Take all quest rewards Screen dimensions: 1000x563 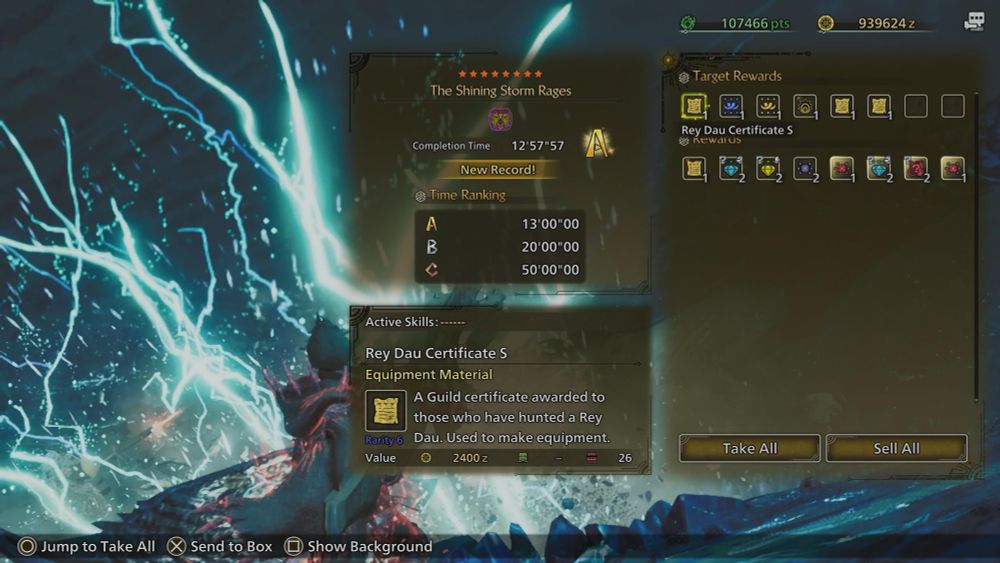pyautogui.click(x=749, y=448)
